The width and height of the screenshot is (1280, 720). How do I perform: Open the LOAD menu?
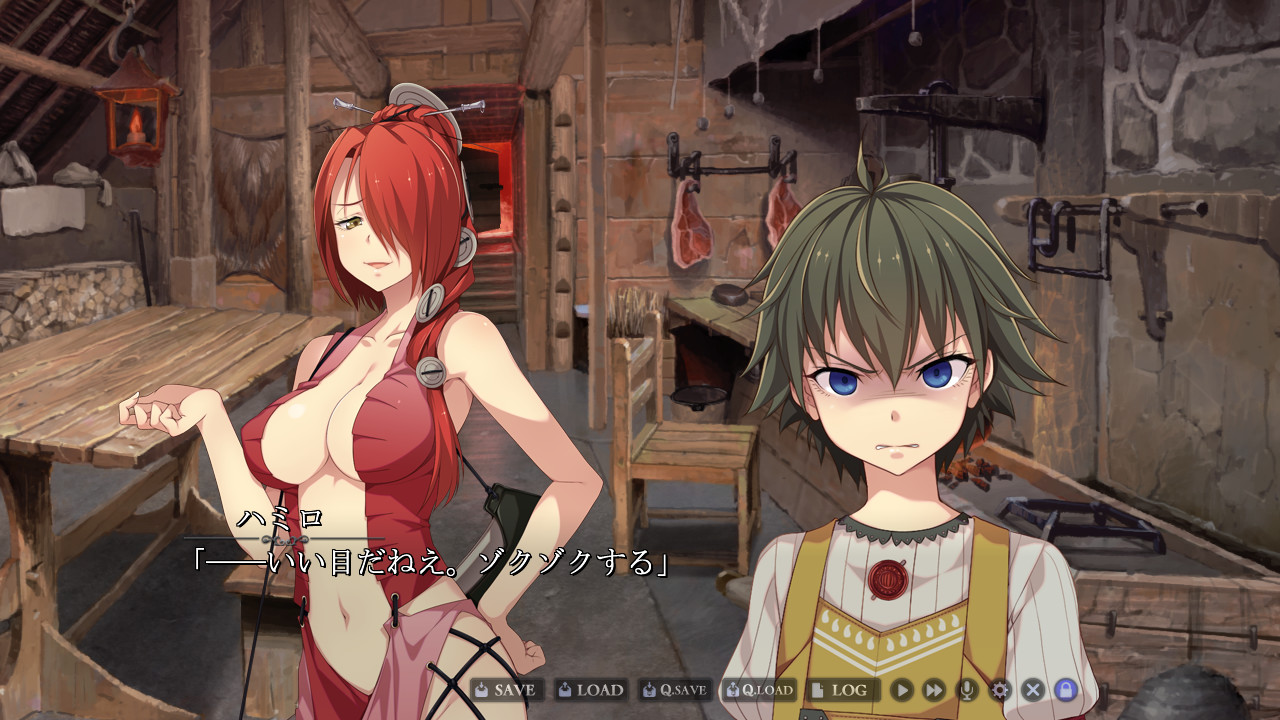591,690
